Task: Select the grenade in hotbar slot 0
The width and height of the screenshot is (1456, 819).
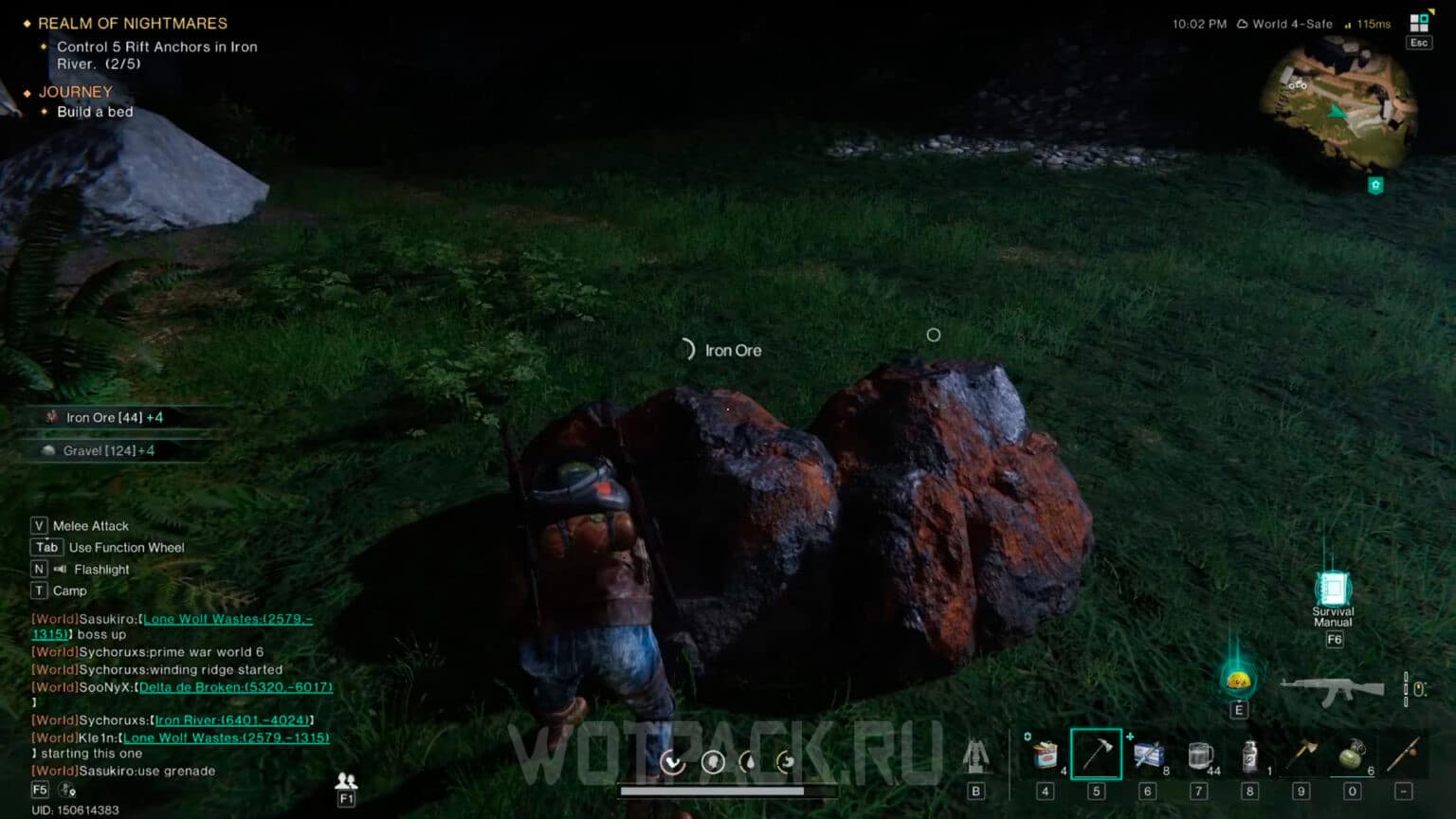Action: [1352, 755]
